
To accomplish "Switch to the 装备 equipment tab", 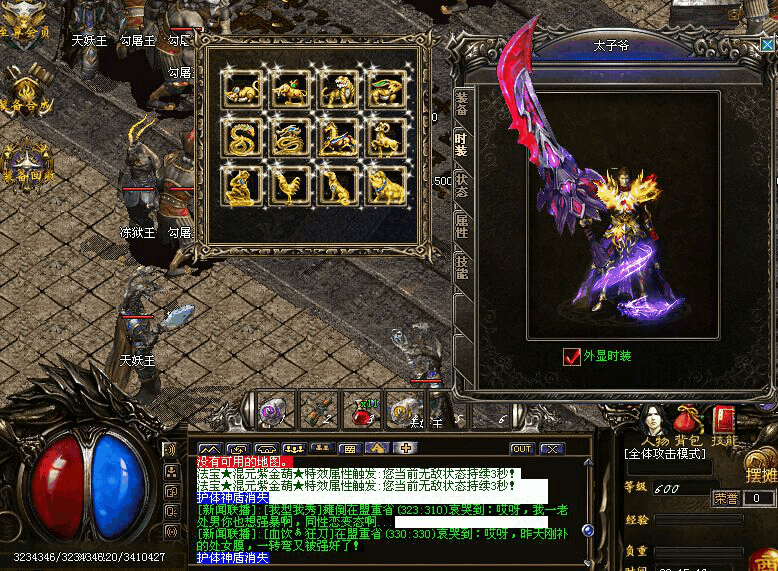I will tap(461, 102).
